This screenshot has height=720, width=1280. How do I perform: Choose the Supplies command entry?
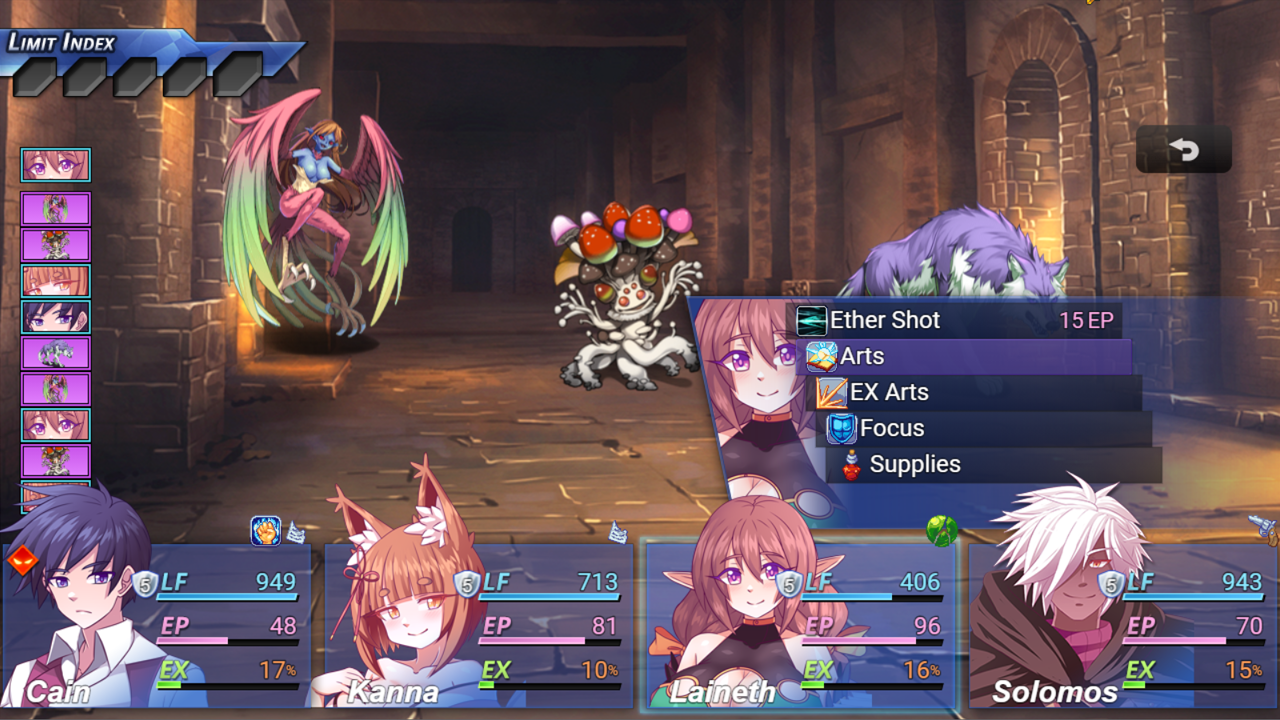(x=915, y=464)
